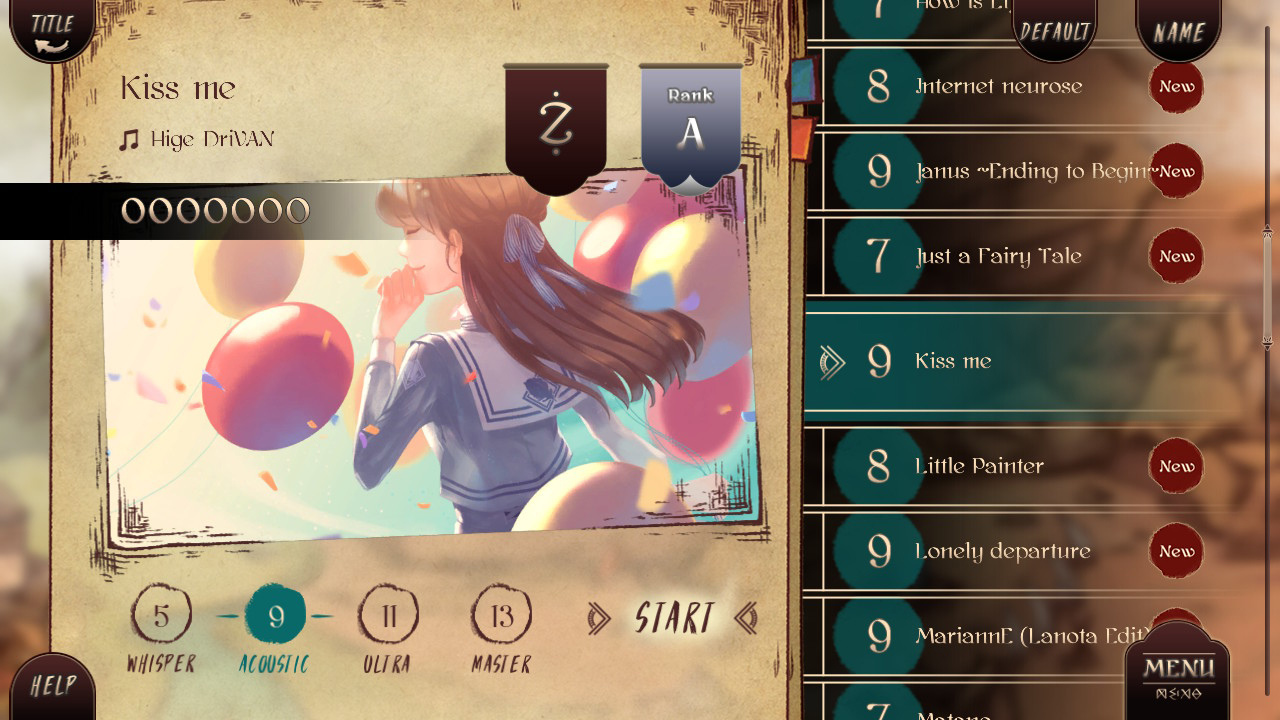
Task: Click the music note icon beside Hige DriVAN
Action: (130, 138)
